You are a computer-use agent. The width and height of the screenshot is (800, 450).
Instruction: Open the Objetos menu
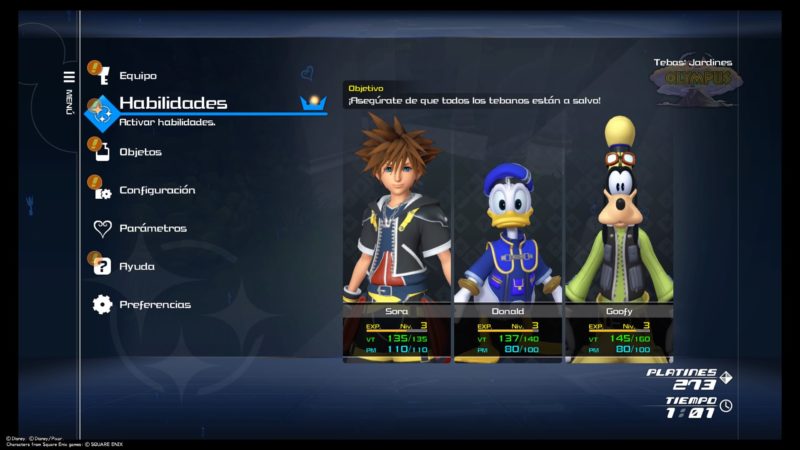click(140, 152)
